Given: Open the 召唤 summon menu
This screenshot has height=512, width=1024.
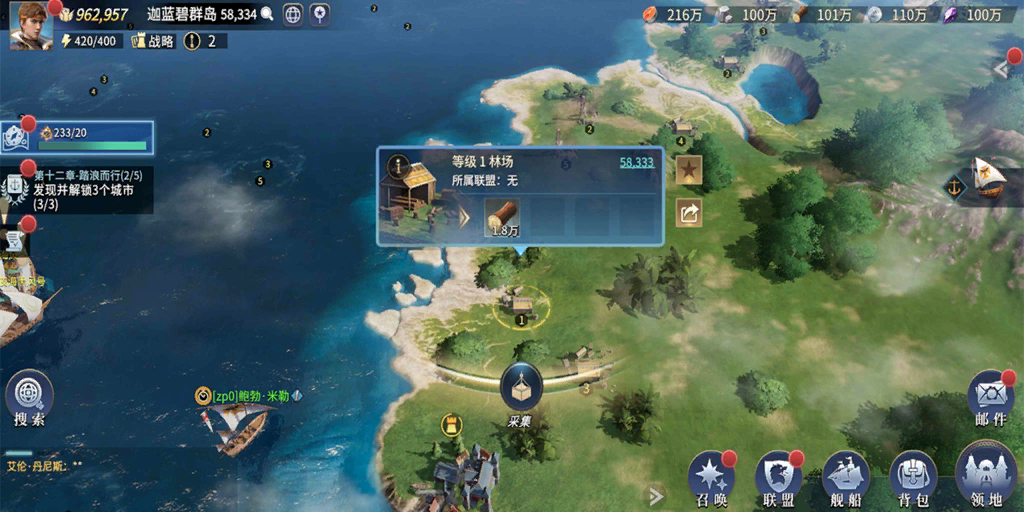Looking at the screenshot, I should (x=711, y=477).
